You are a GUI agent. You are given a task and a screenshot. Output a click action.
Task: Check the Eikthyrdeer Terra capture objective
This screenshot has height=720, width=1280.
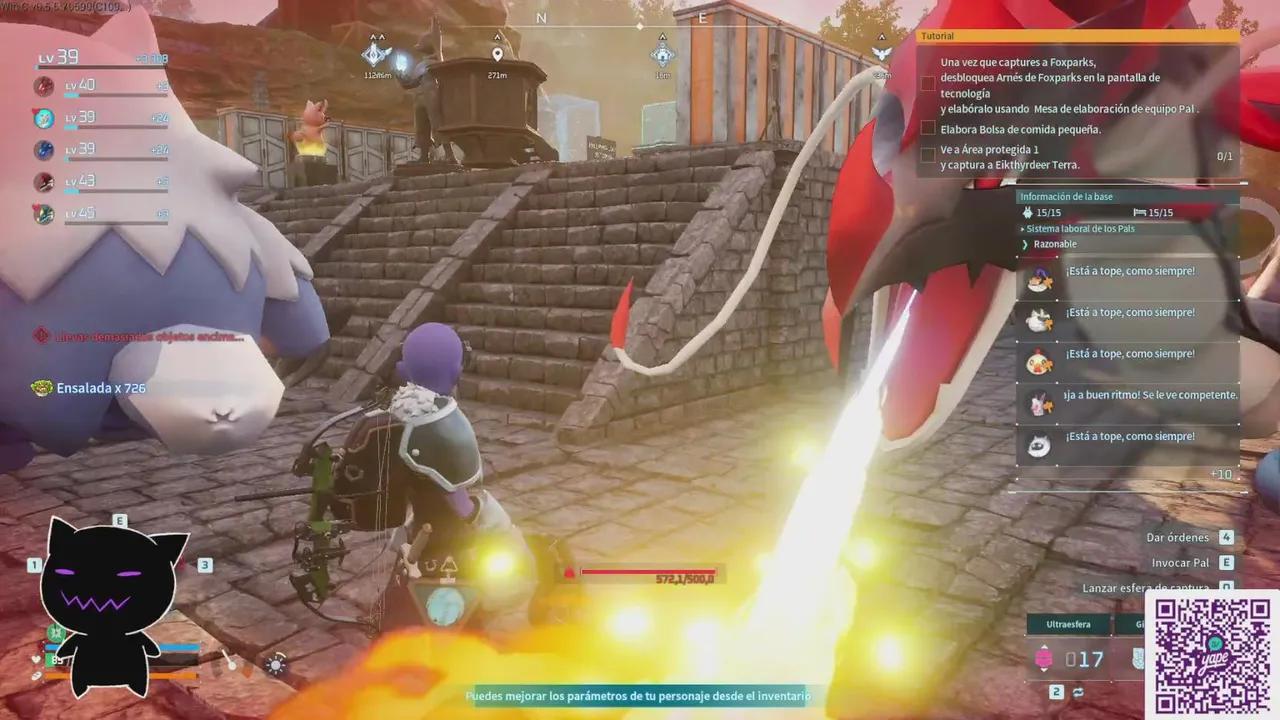(928, 154)
